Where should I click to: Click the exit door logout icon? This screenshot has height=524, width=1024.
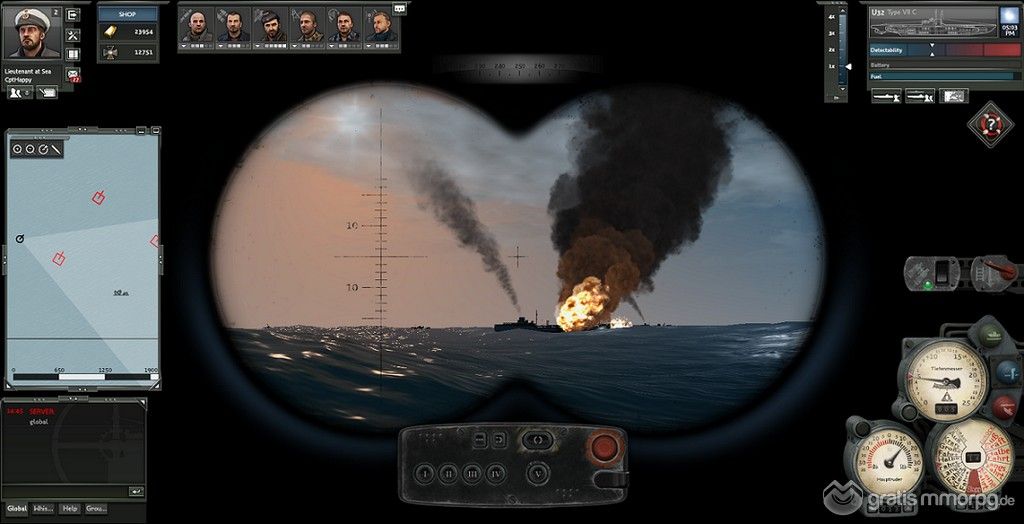coord(73,14)
